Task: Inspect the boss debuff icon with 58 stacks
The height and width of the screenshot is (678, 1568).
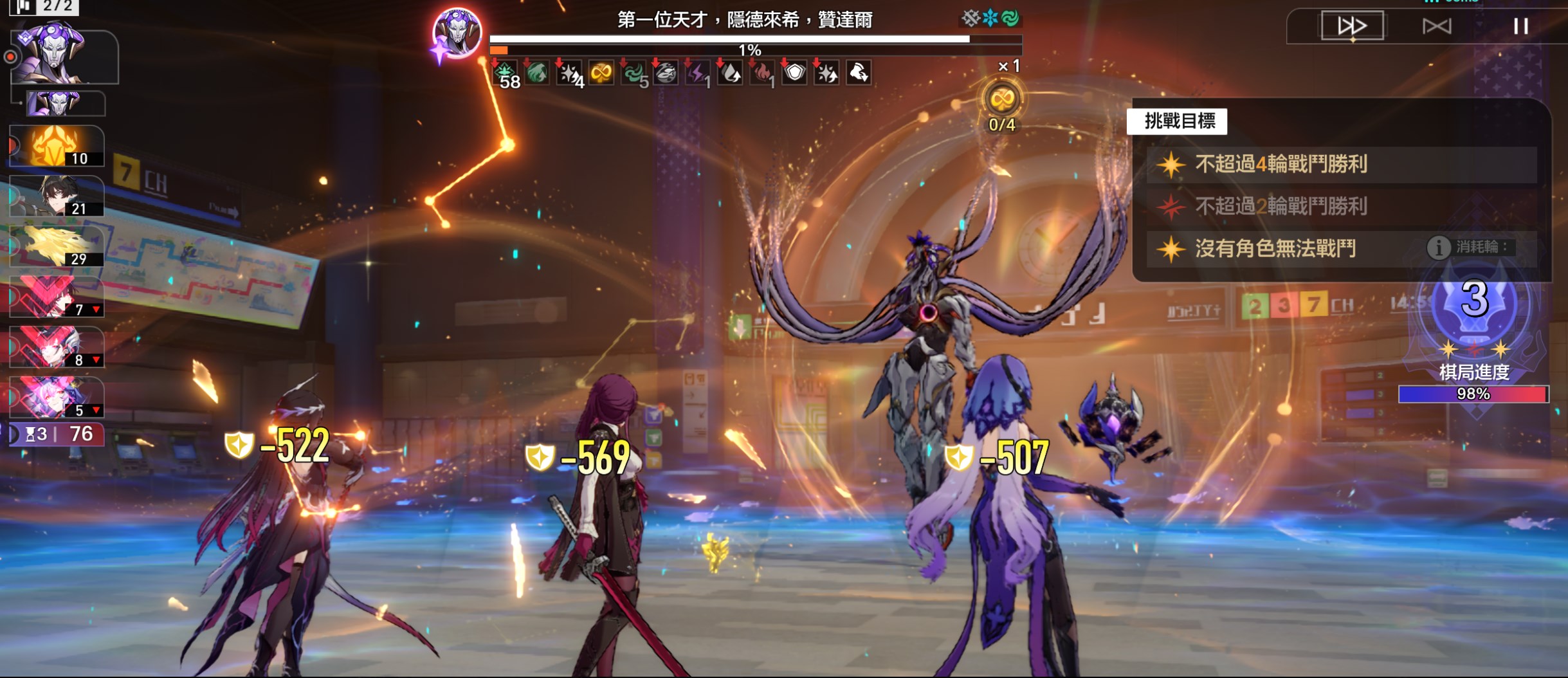Action: [x=506, y=74]
